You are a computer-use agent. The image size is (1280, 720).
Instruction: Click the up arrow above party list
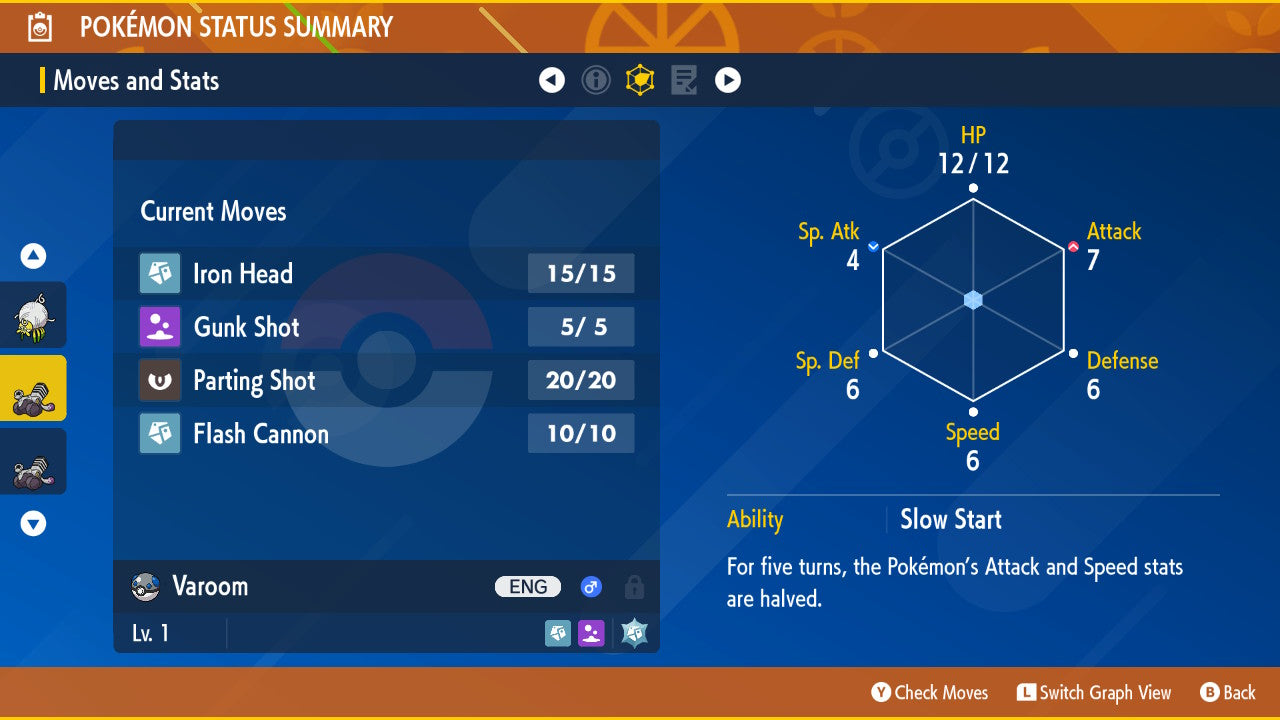(x=33, y=256)
